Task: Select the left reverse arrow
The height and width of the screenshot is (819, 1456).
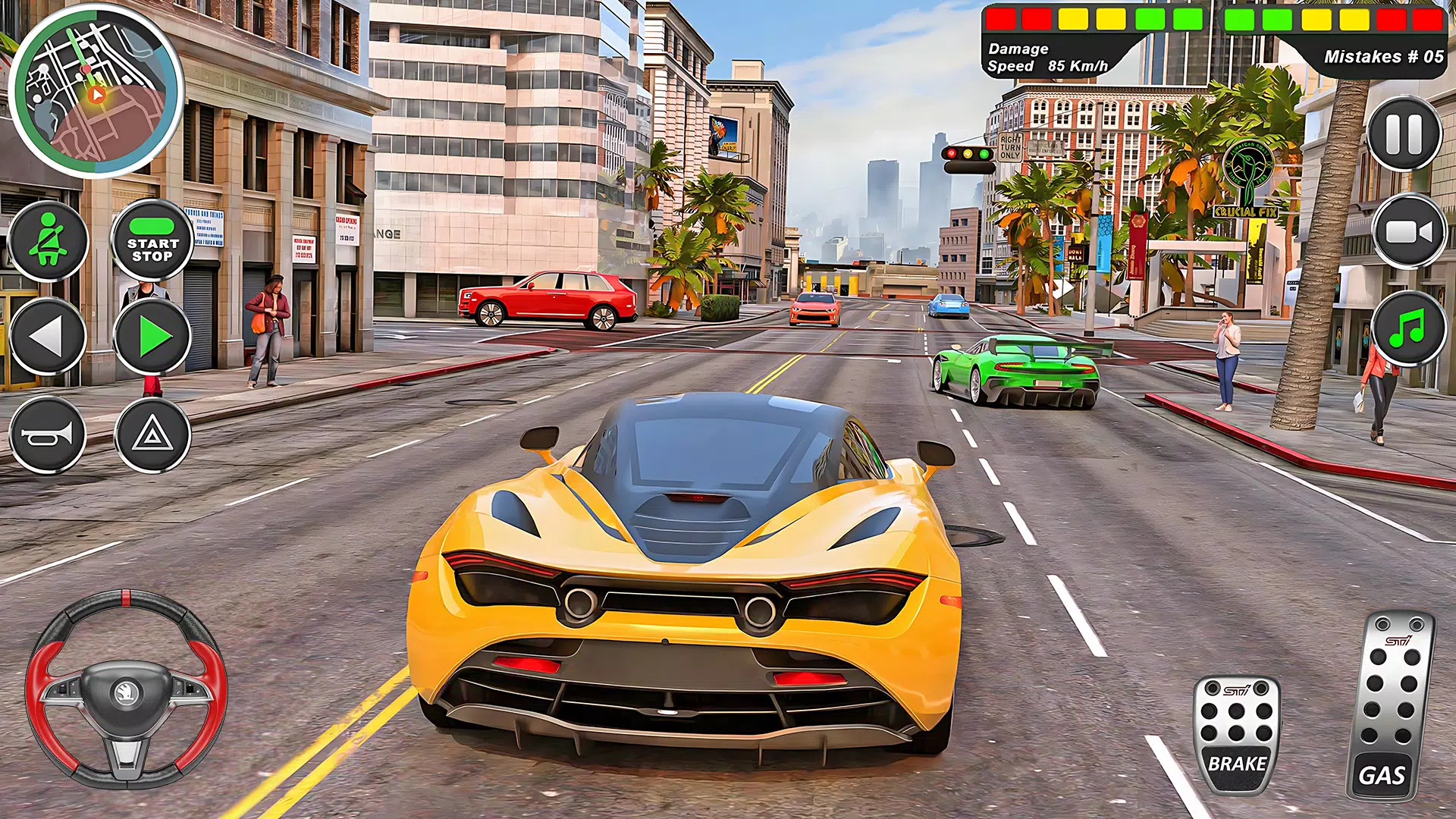Action: pyautogui.click(x=48, y=334)
